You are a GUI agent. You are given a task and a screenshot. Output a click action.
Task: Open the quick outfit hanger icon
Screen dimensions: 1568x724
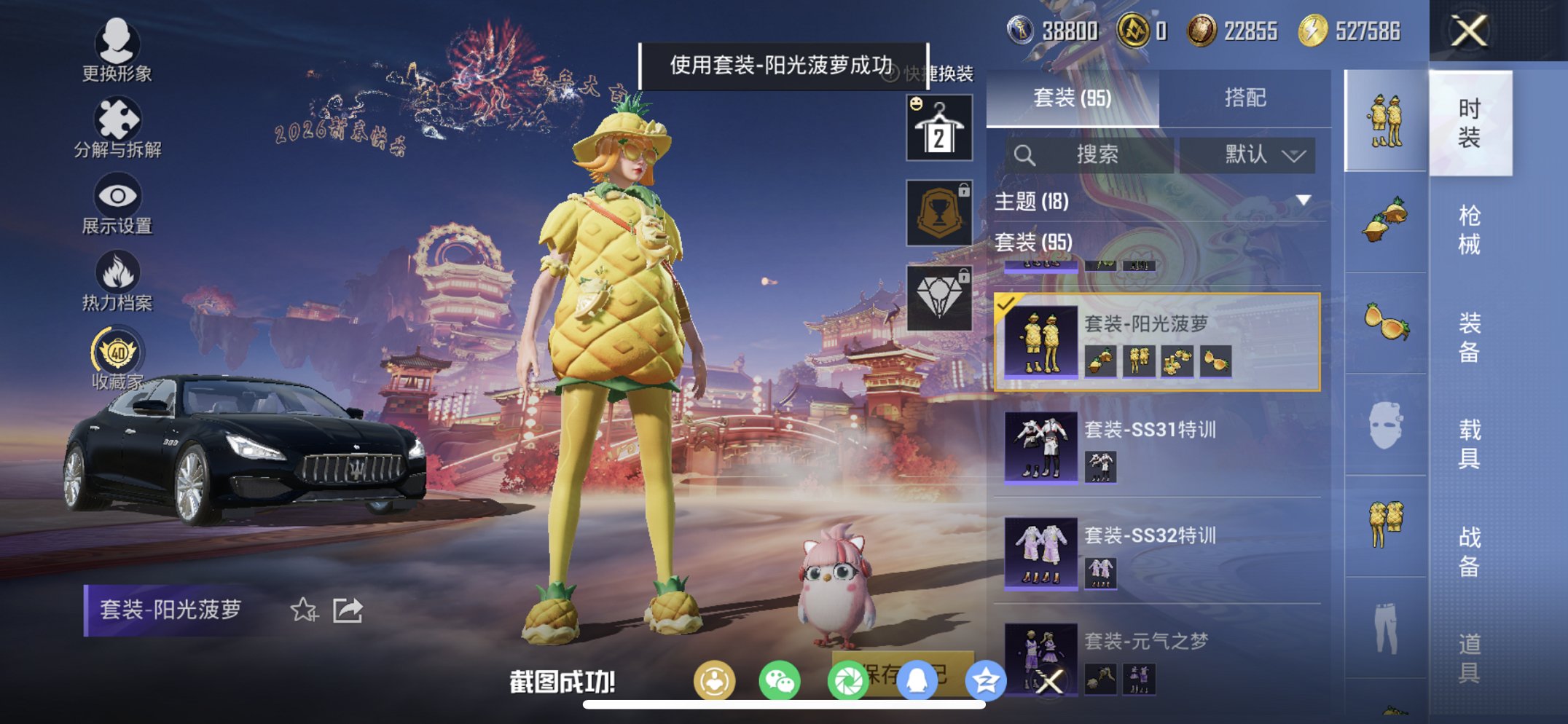point(938,126)
